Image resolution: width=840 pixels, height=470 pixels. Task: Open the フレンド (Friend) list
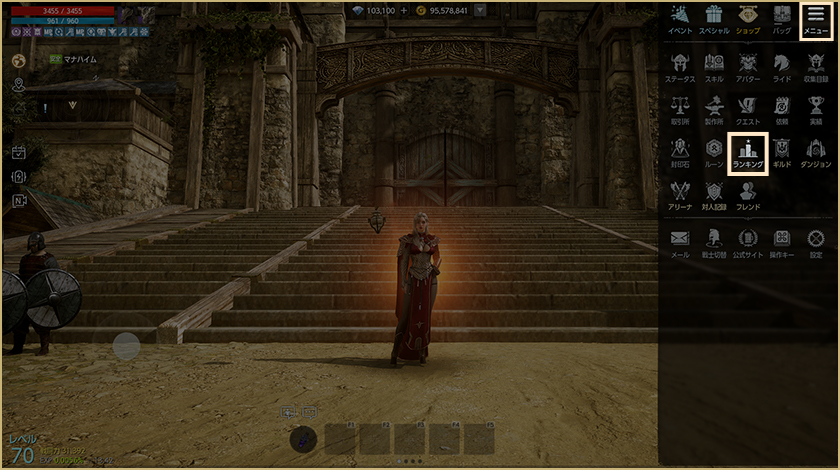pyautogui.click(x=748, y=196)
